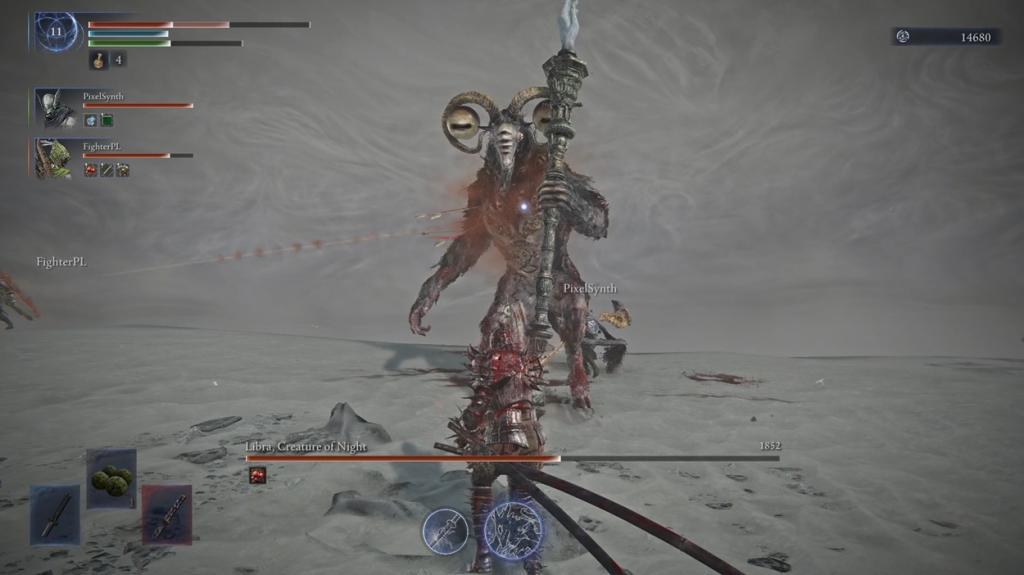Click the level 11 emblem icon

(55, 32)
